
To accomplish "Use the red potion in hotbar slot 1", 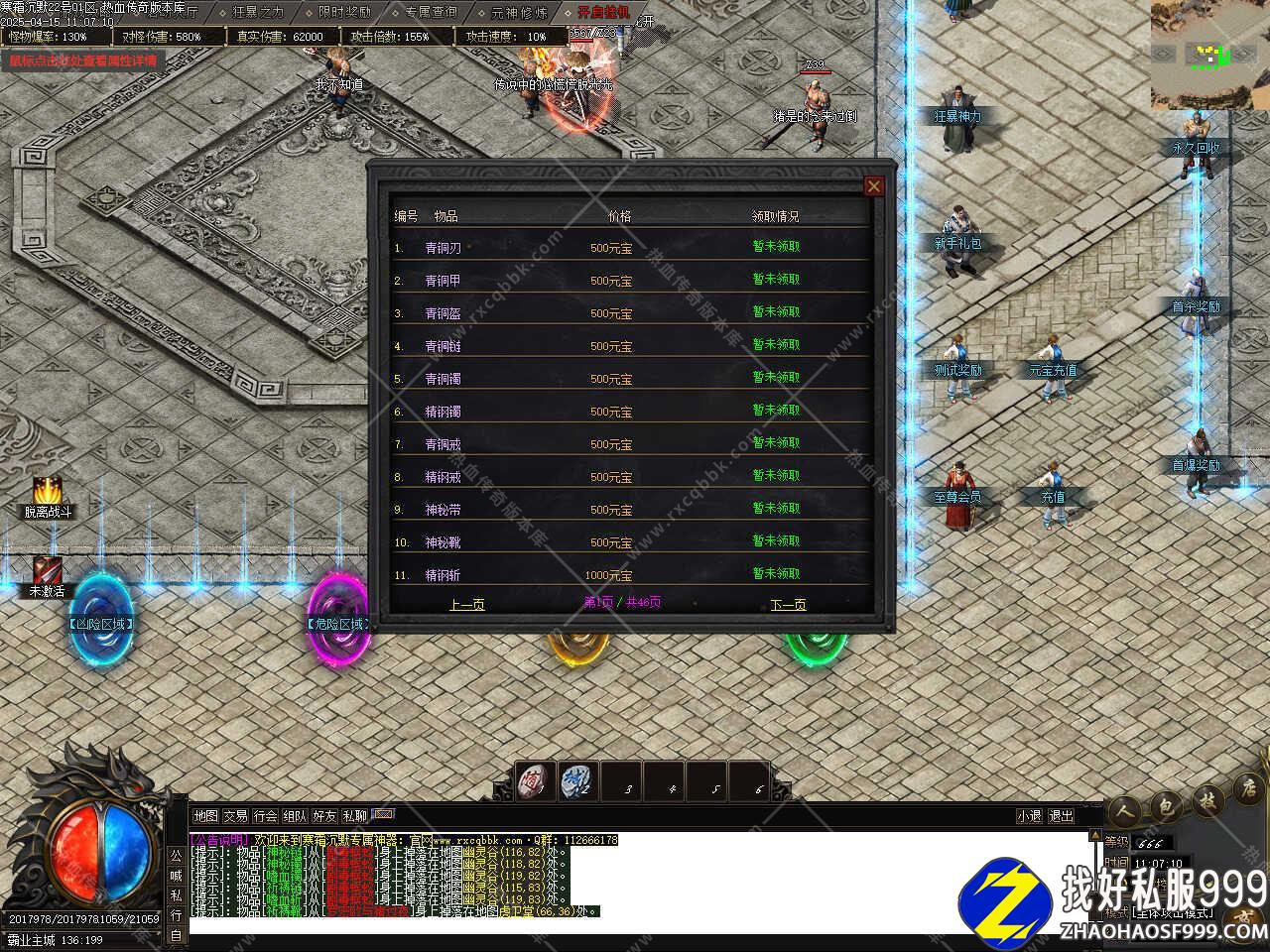I will click(x=536, y=782).
